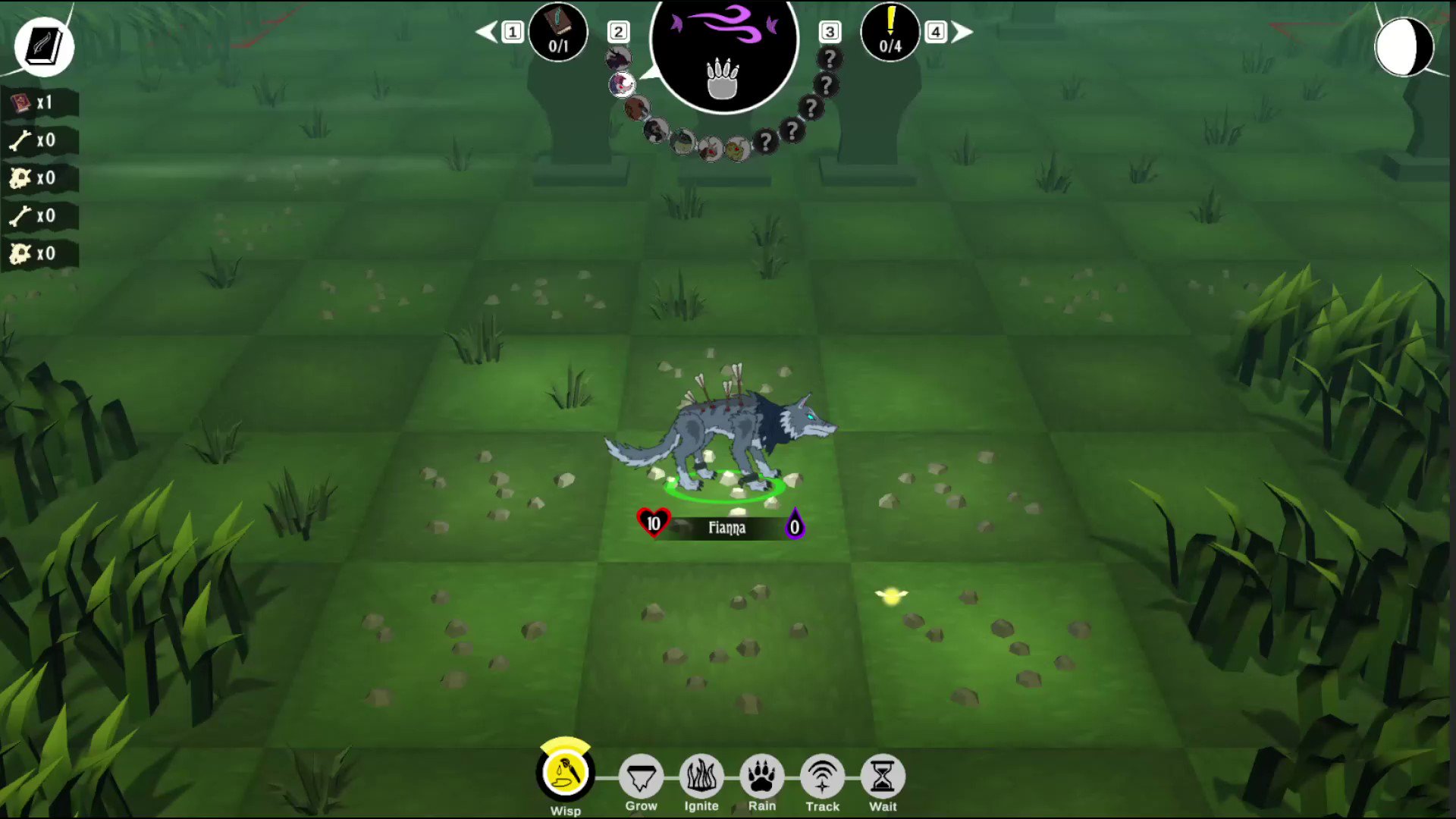Select numbered marker 3 on the arc
Viewport: 1456px width, 819px height.
829,32
